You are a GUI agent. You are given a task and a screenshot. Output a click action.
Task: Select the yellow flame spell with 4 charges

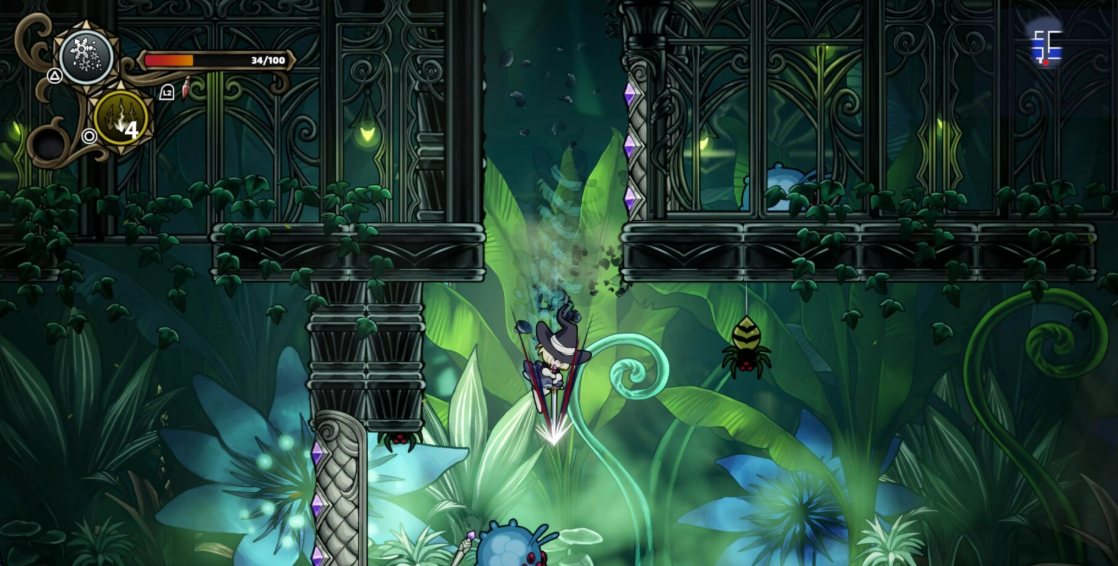[120, 118]
